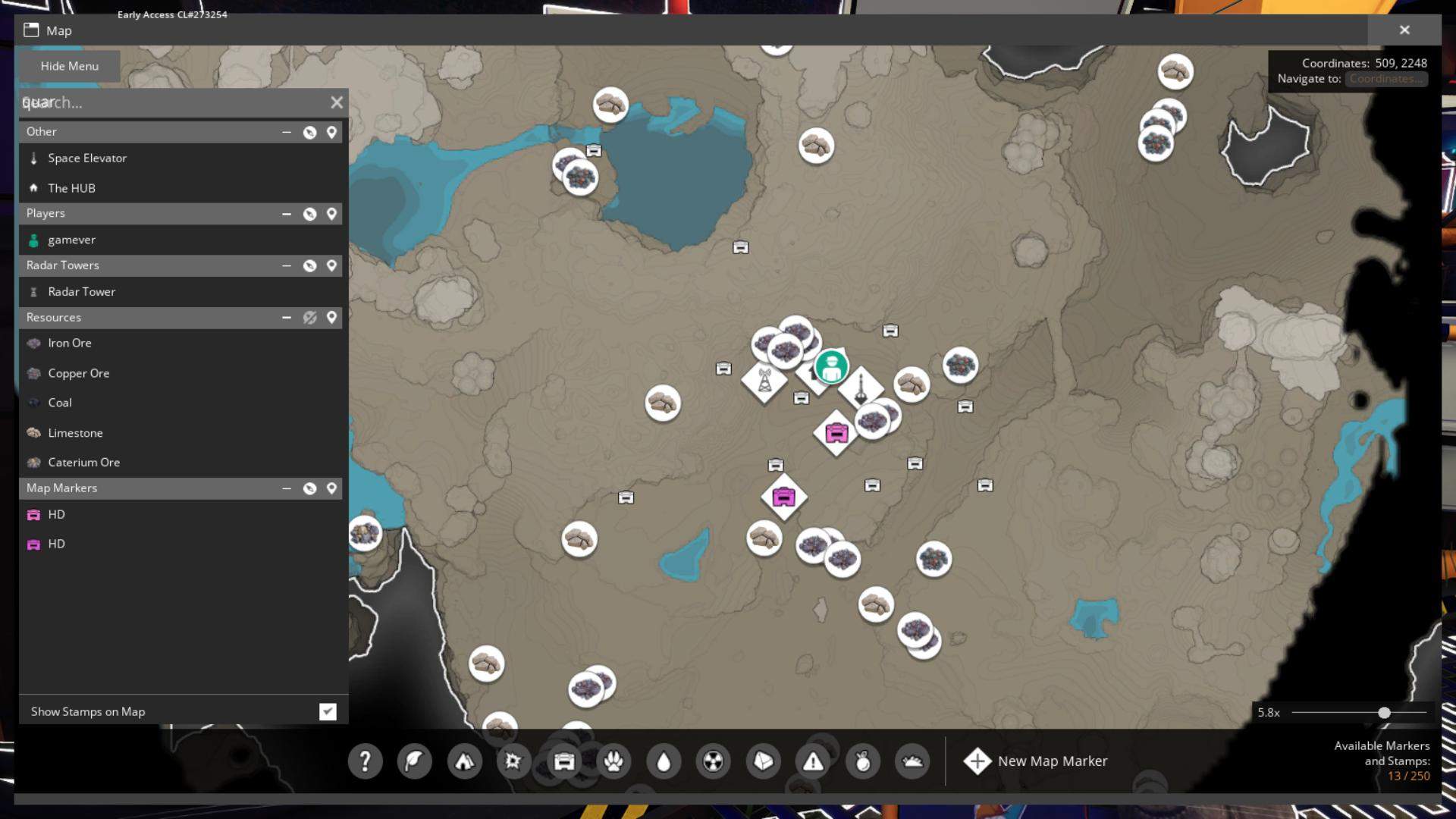Select Coal in the resource list
The image size is (1456, 819).
(60, 403)
